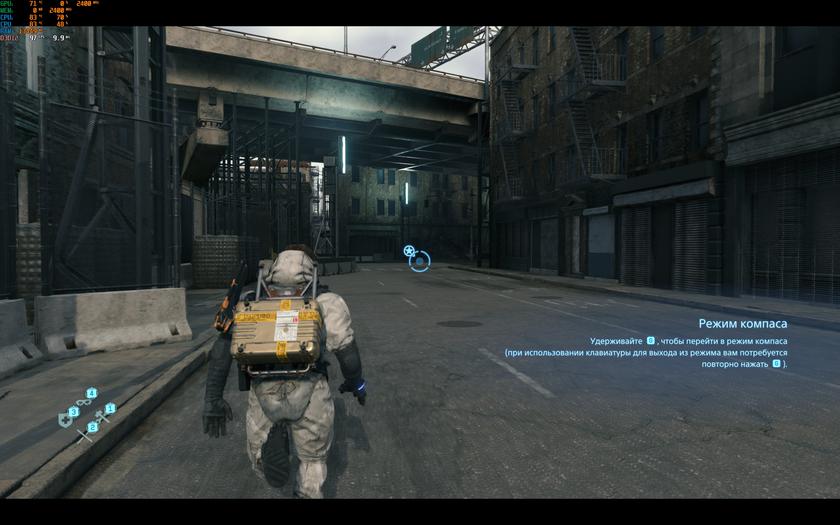Click the star objective waypoint marker
Image resolution: width=840 pixels, height=525 pixels.
tap(409, 251)
